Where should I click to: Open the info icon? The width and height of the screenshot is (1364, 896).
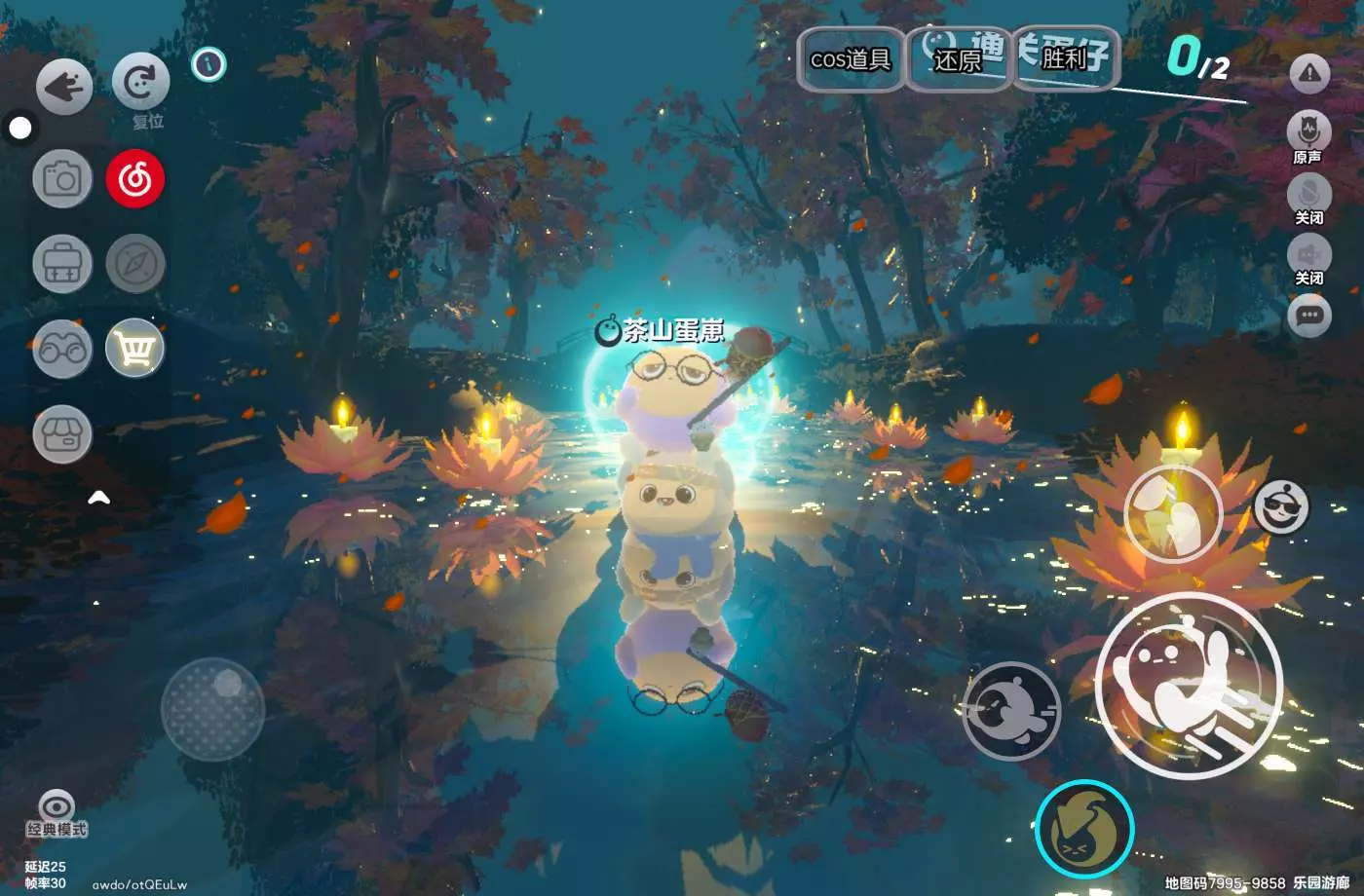(x=208, y=64)
